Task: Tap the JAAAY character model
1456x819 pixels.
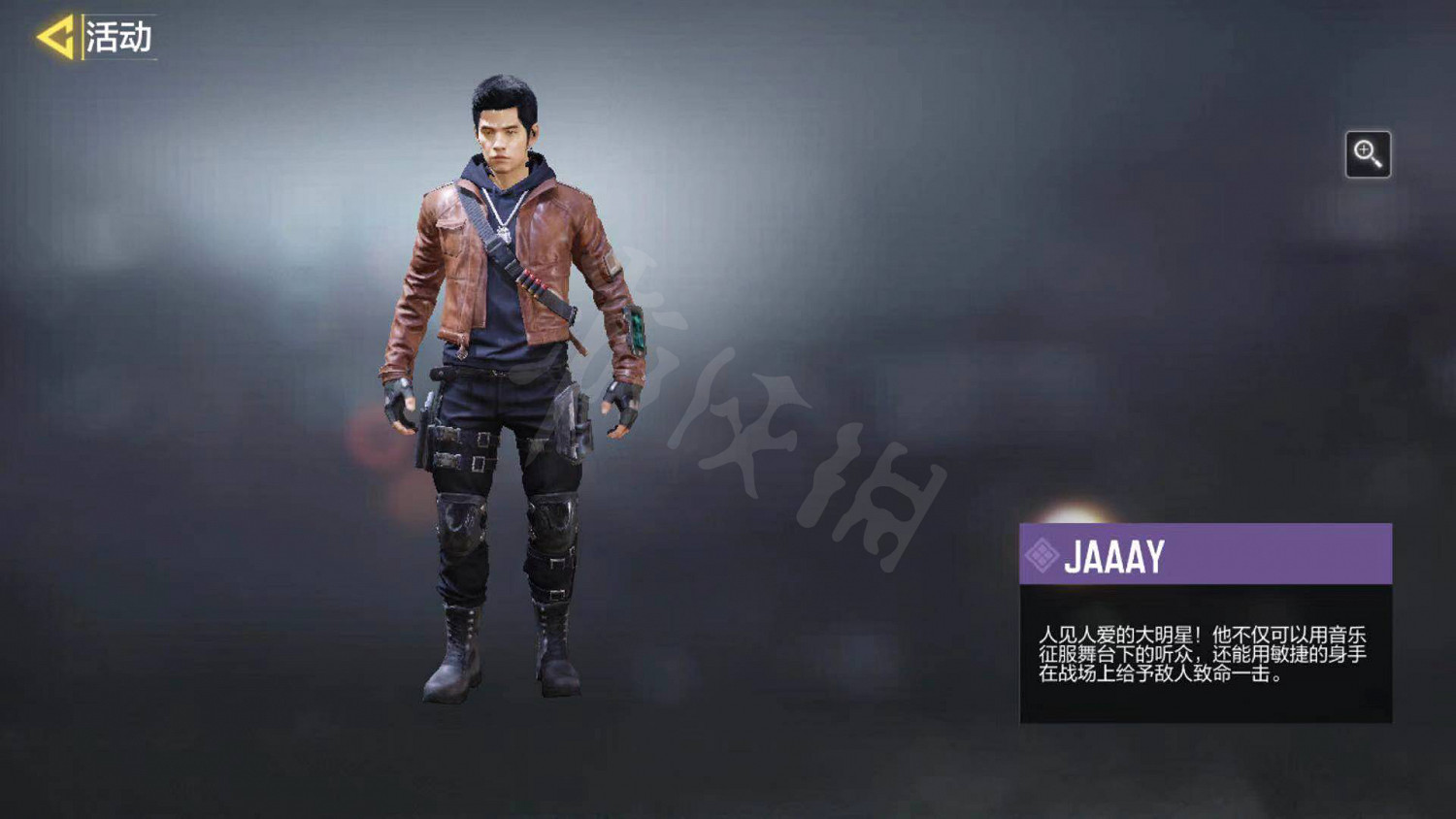Action: point(505,388)
